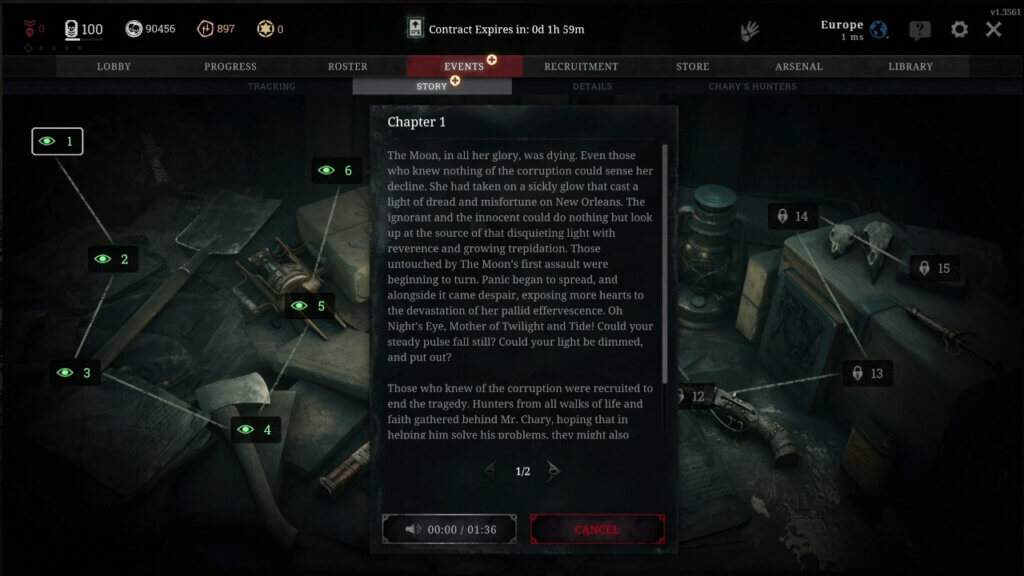This screenshot has height=576, width=1024.
Task: Open the Lobby tab
Action: 114,67
